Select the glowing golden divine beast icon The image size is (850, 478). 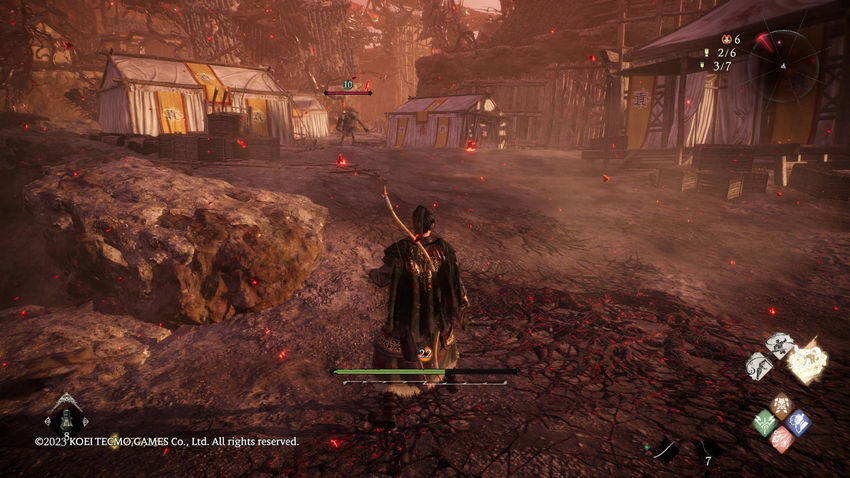coord(807,361)
